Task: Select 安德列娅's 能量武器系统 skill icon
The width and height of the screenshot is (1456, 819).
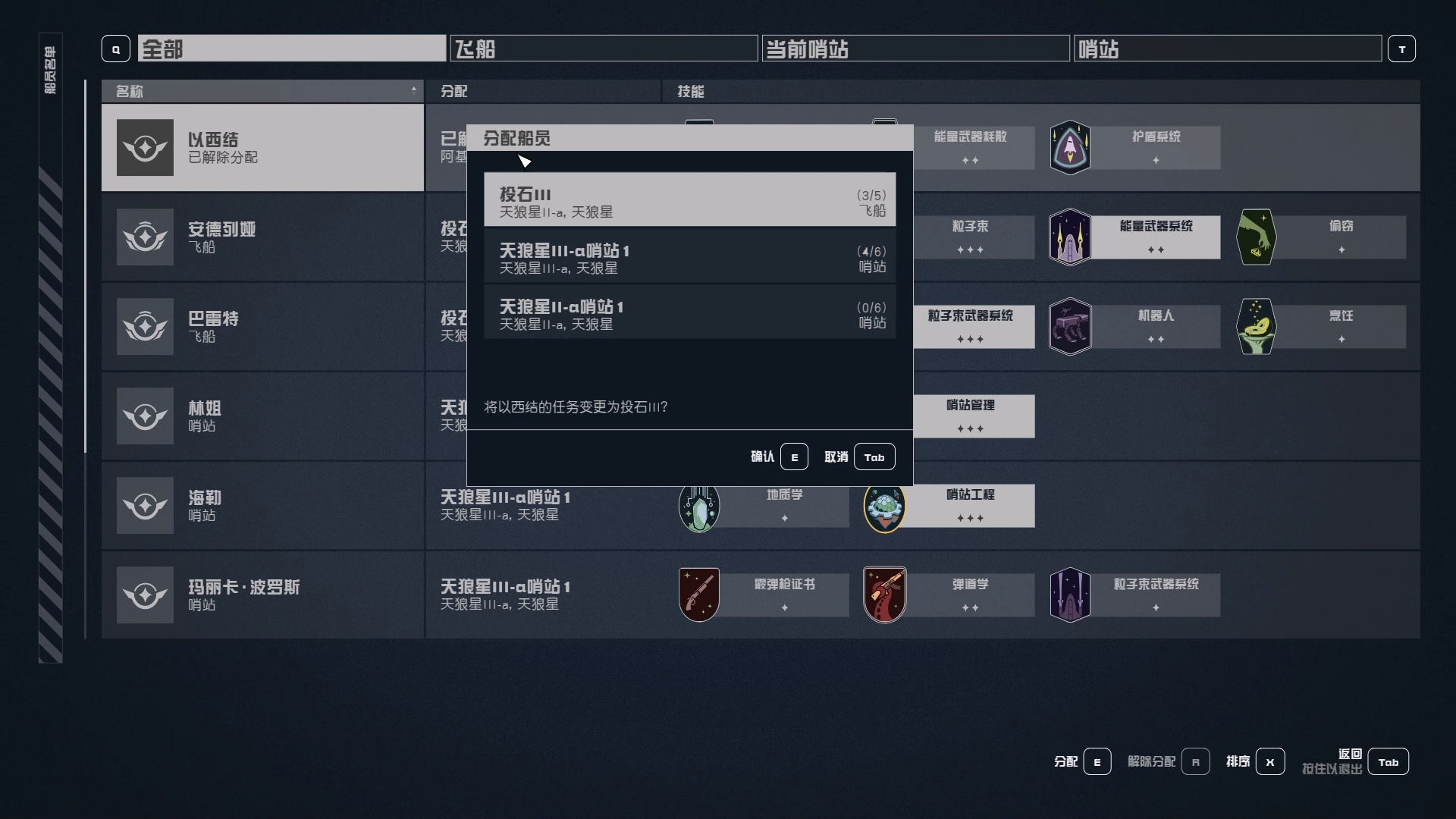Action: click(x=1070, y=237)
